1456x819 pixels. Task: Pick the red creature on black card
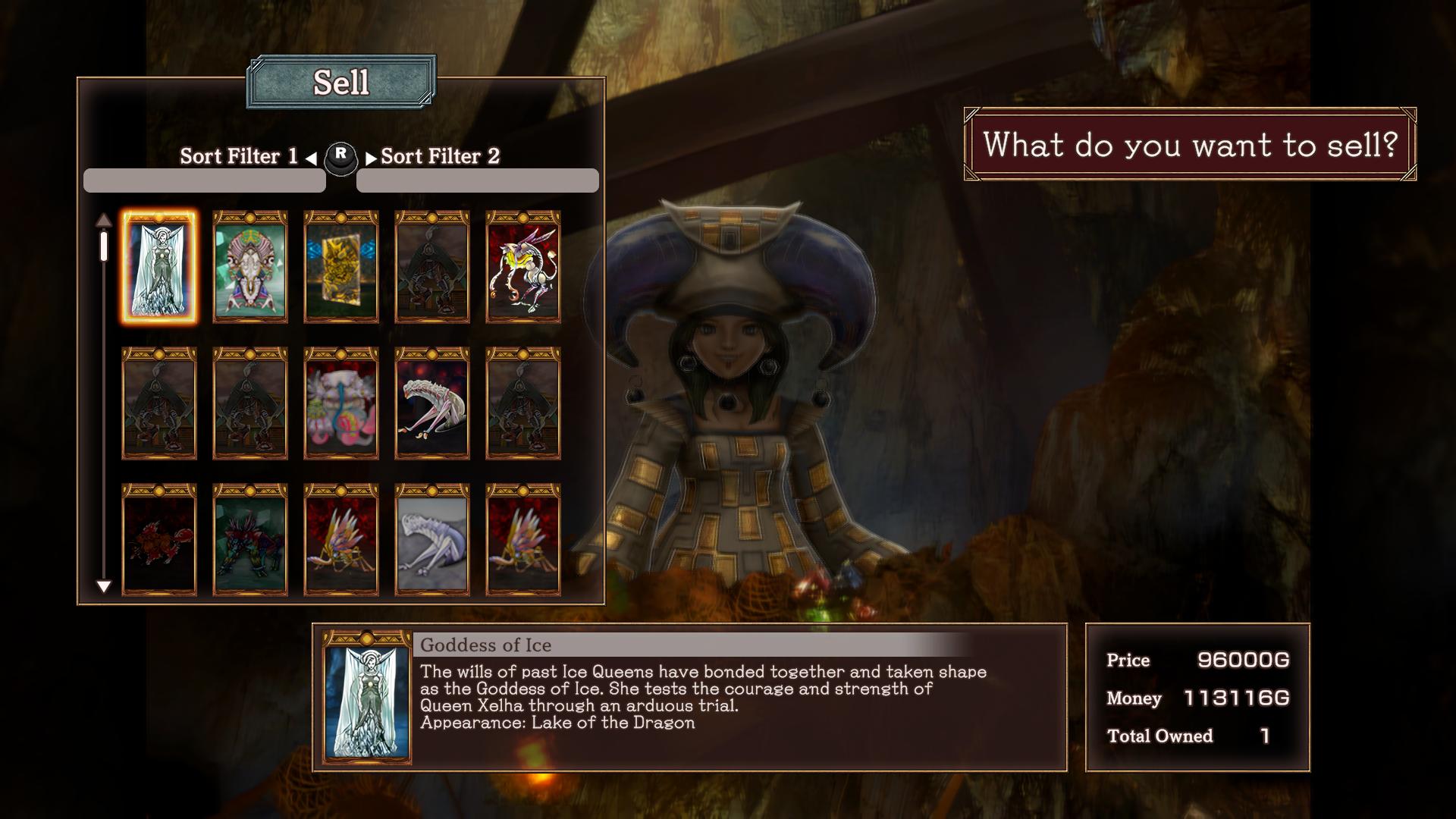(159, 540)
